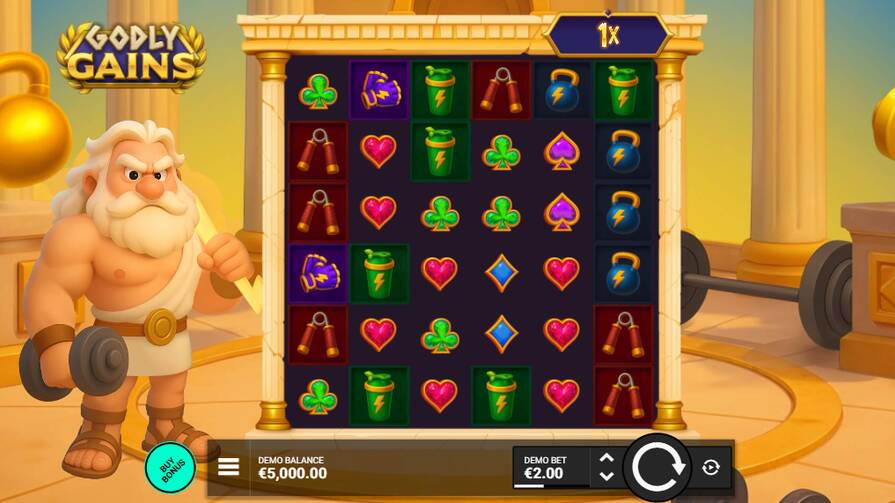Open the hamburger menu
This screenshot has height=503, width=895.
point(229,467)
